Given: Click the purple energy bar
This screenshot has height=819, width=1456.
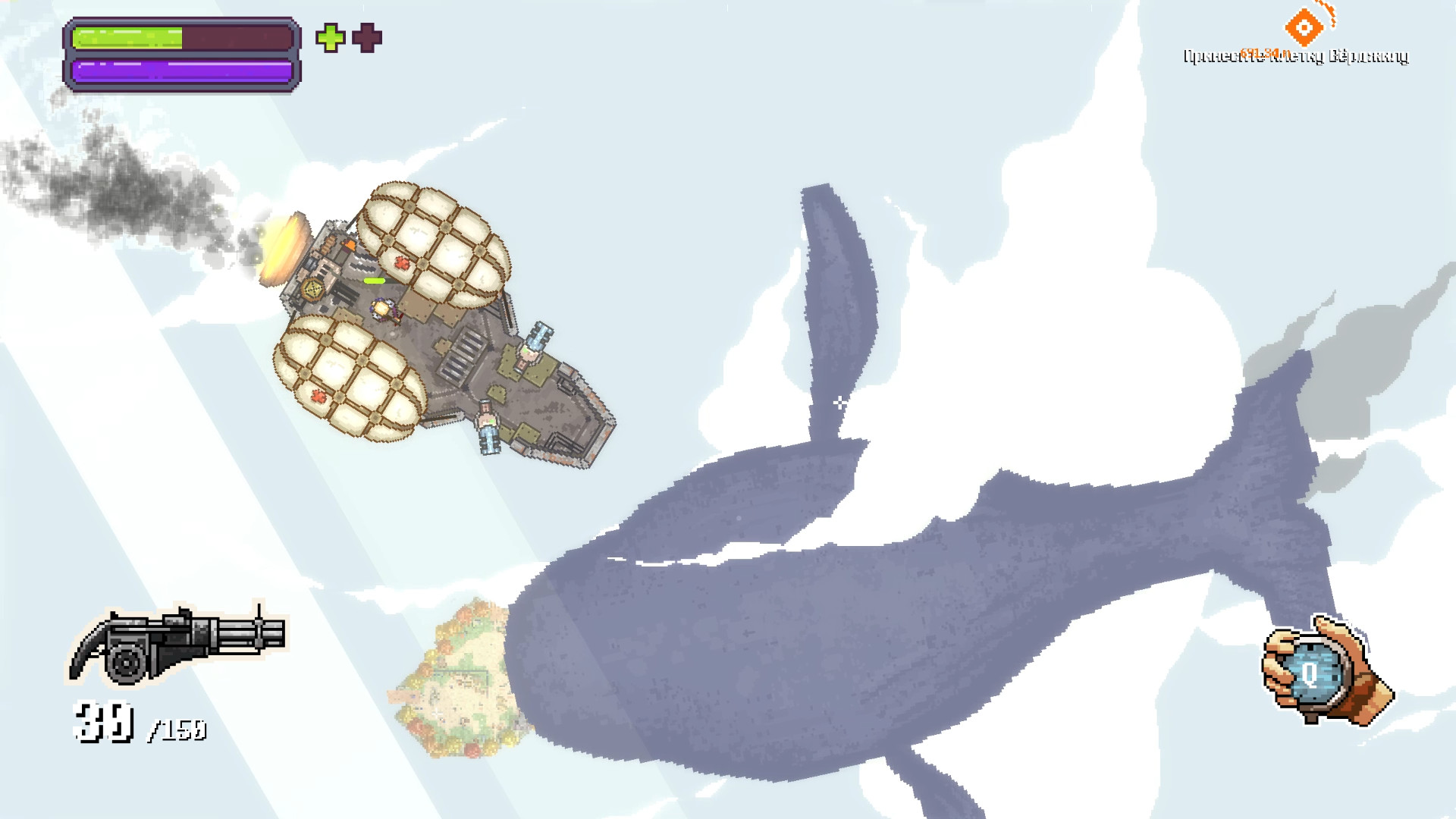Looking at the screenshot, I should click(x=180, y=70).
